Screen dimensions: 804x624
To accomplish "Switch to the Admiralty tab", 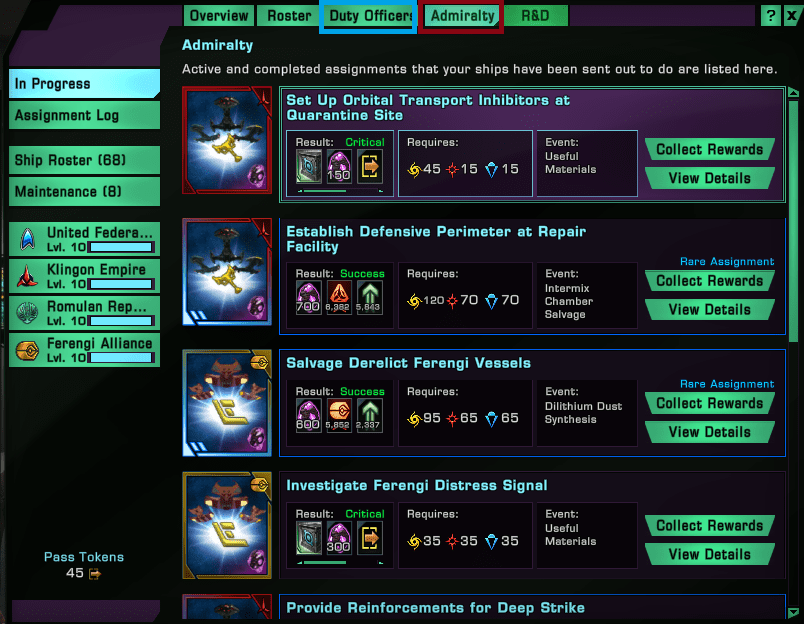I will [462, 16].
